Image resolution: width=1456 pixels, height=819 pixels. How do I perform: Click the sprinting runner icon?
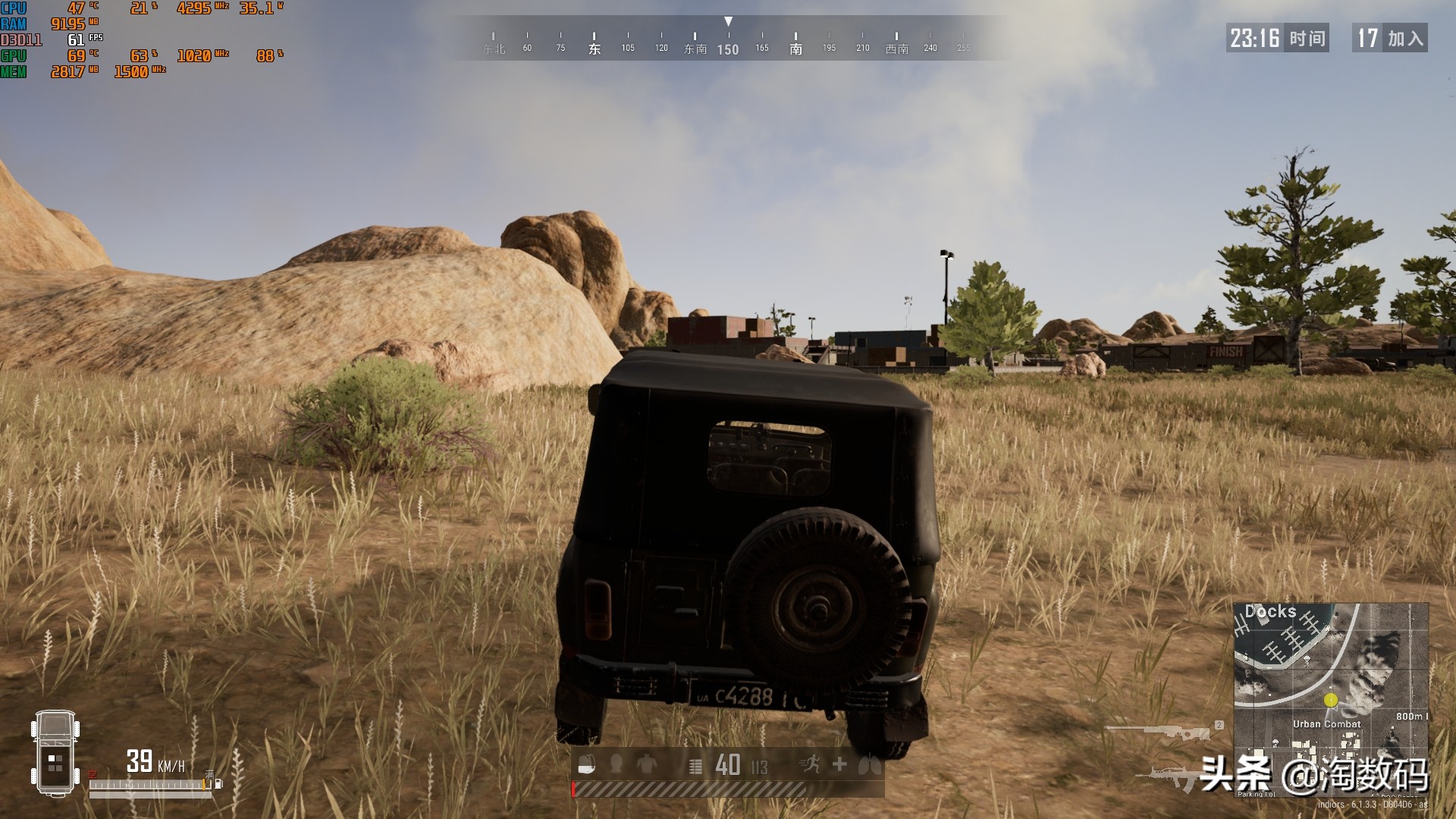pyautogui.click(x=811, y=764)
